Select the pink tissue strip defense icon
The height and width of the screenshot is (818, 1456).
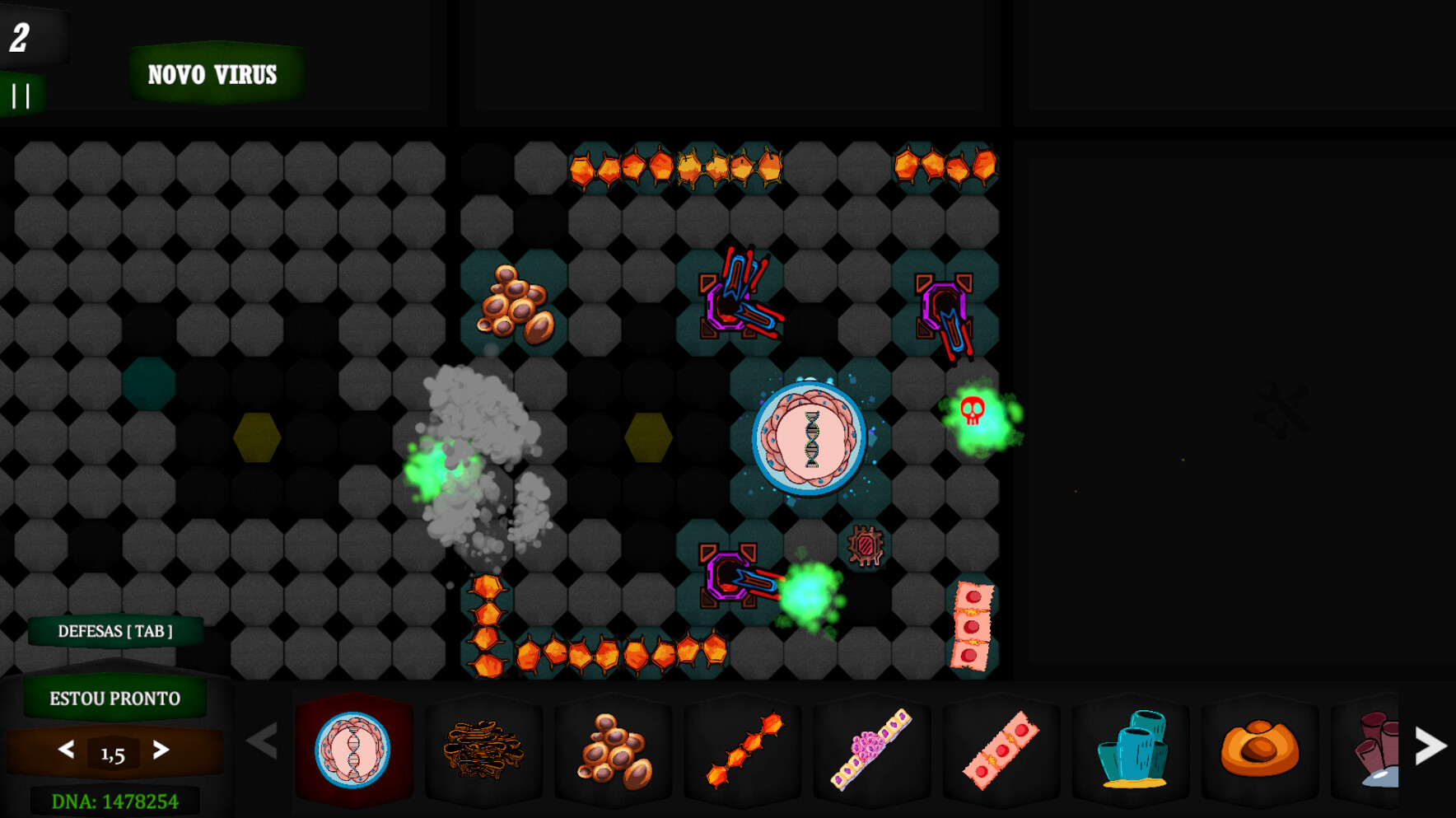[x=1001, y=752]
